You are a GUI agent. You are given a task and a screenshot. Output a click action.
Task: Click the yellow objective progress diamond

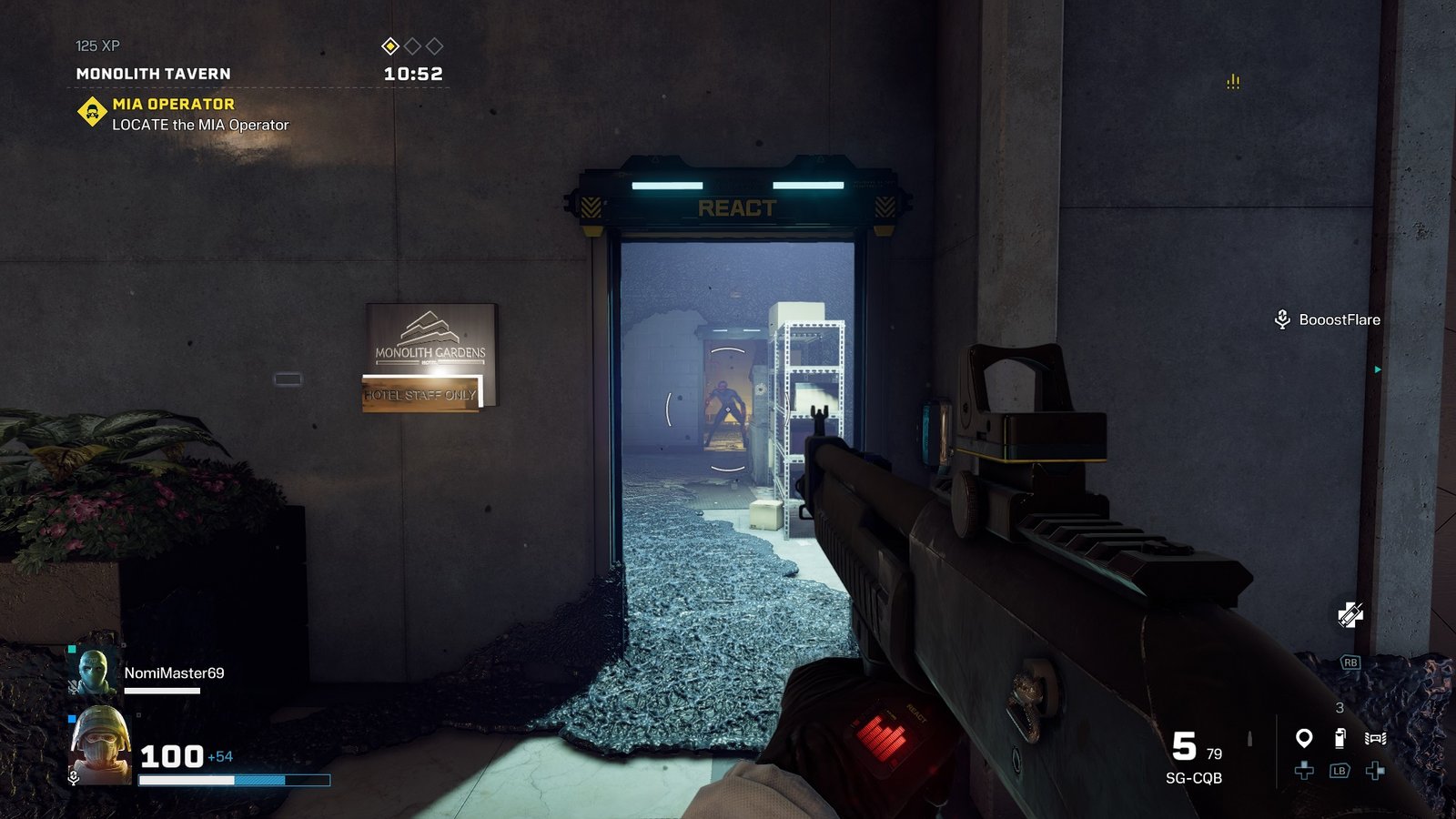pos(390,46)
